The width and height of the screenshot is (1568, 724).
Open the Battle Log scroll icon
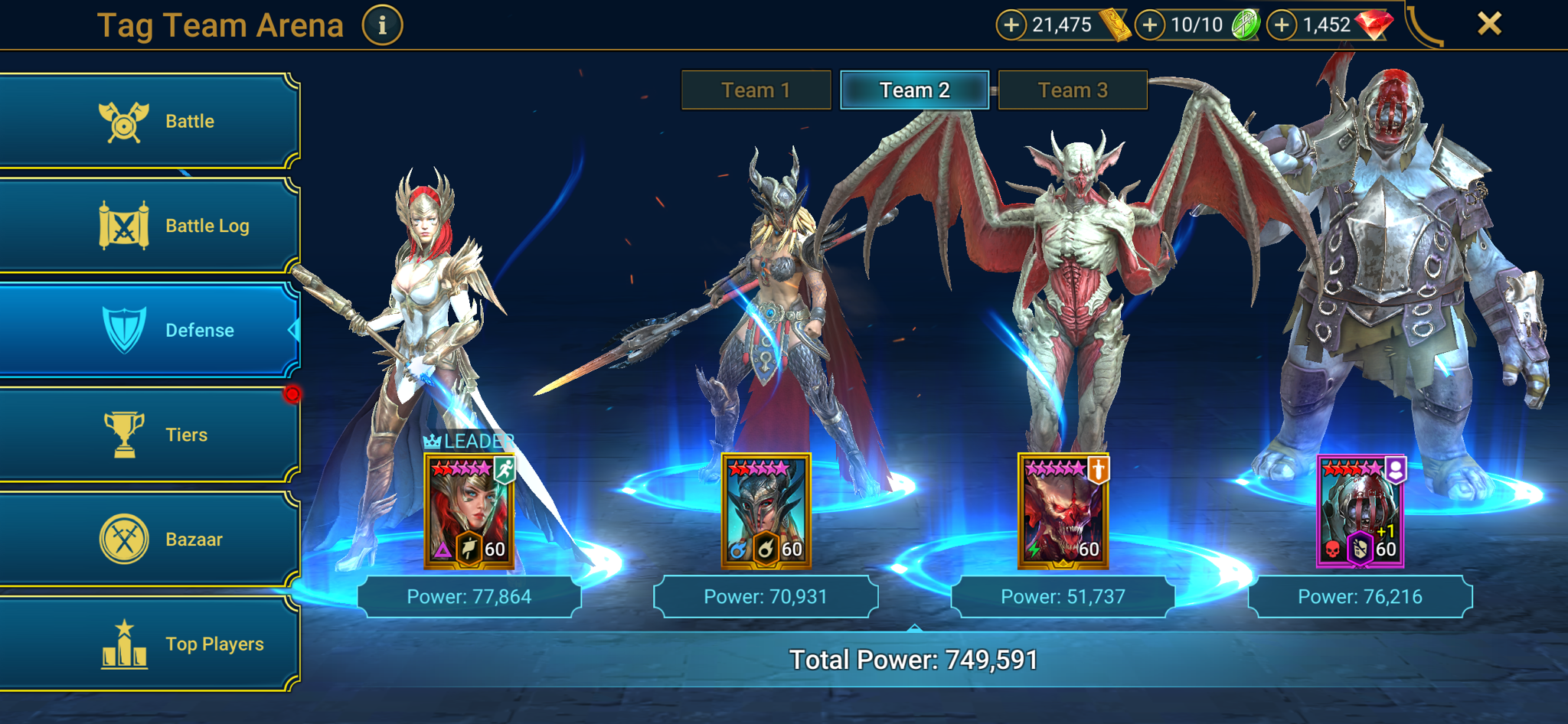pos(124,225)
